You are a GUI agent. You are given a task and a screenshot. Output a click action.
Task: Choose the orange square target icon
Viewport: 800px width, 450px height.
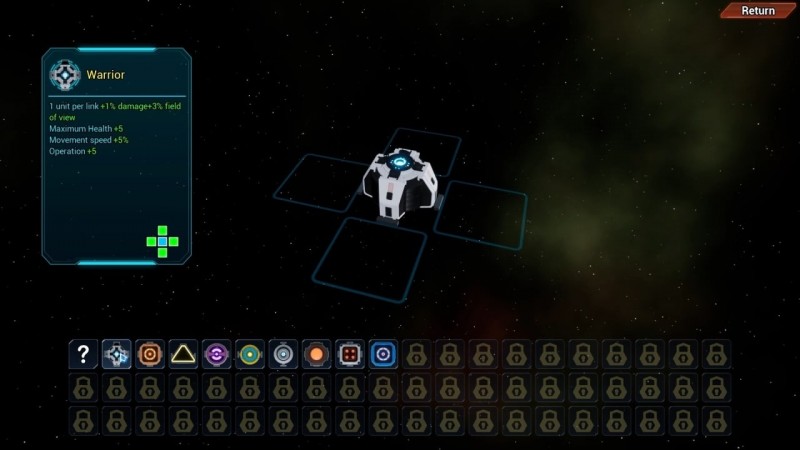pyautogui.click(x=150, y=354)
